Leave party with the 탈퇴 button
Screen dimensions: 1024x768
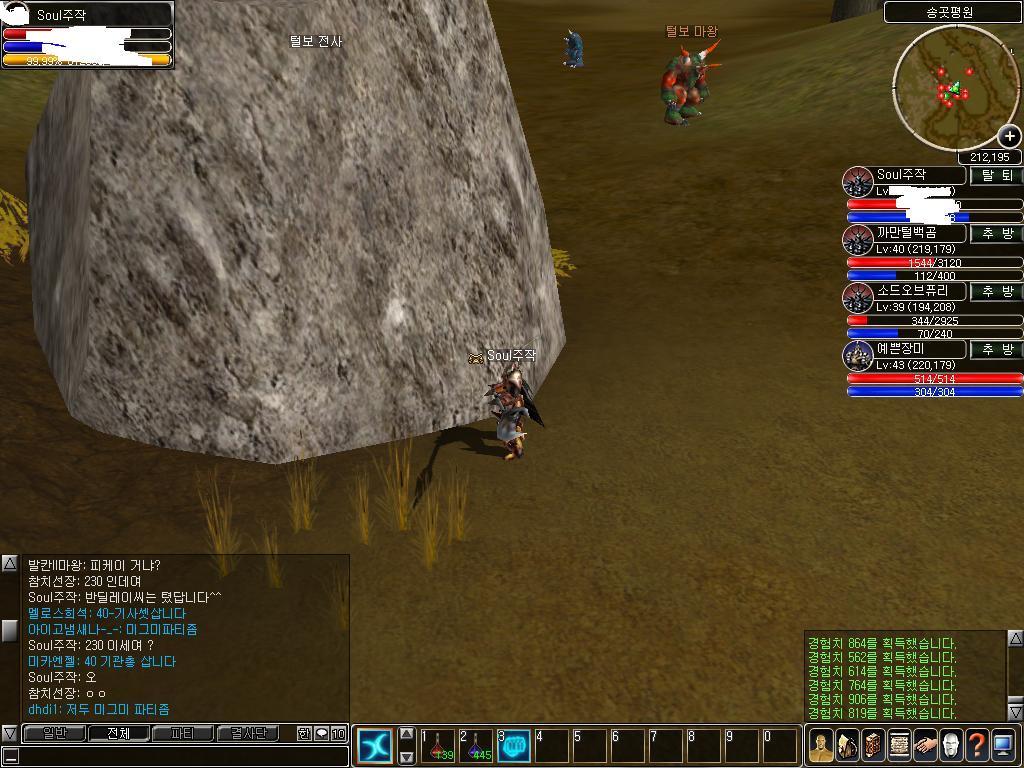[996, 176]
